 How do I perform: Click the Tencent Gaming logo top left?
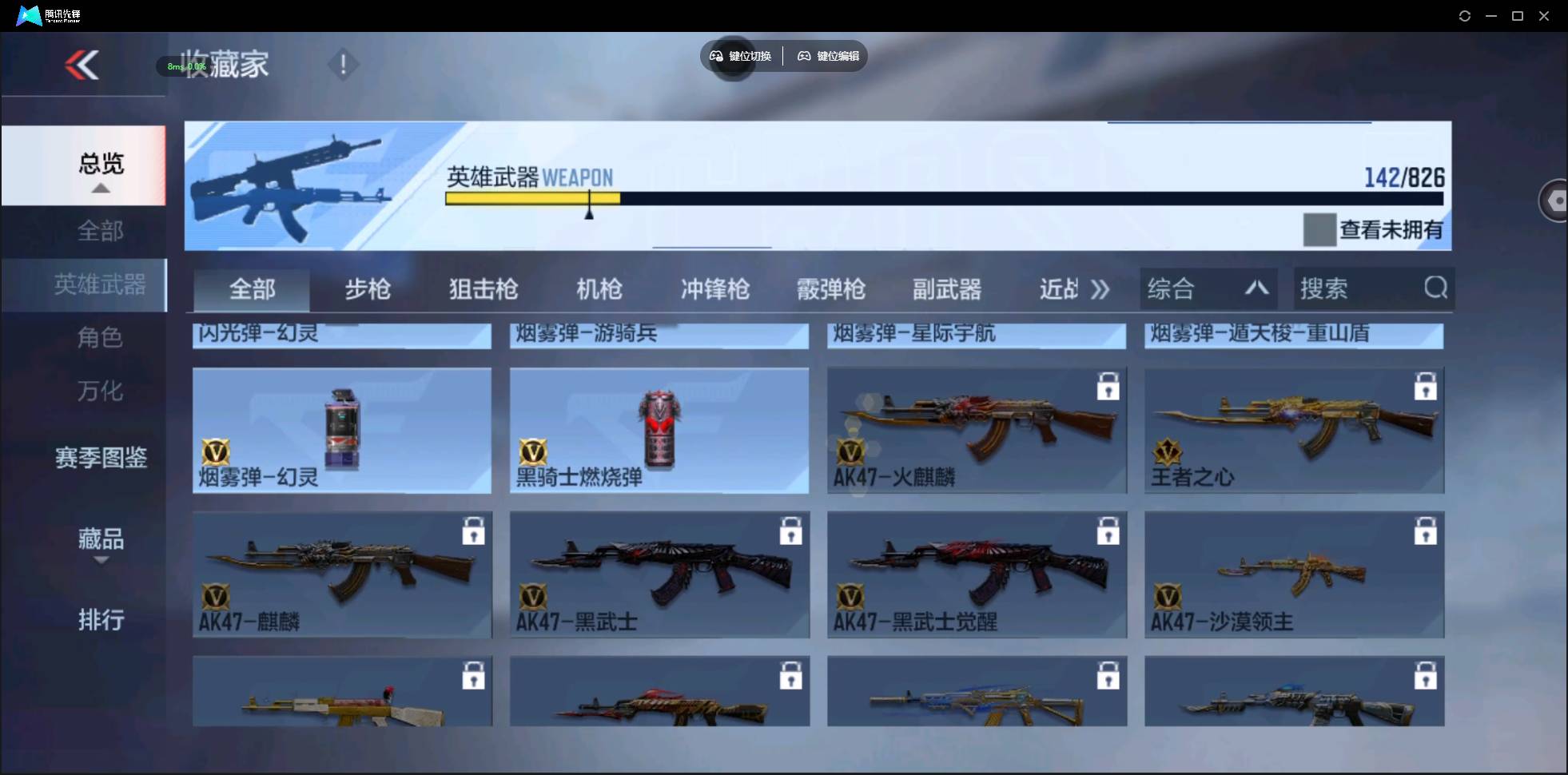[x=28, y=14]
